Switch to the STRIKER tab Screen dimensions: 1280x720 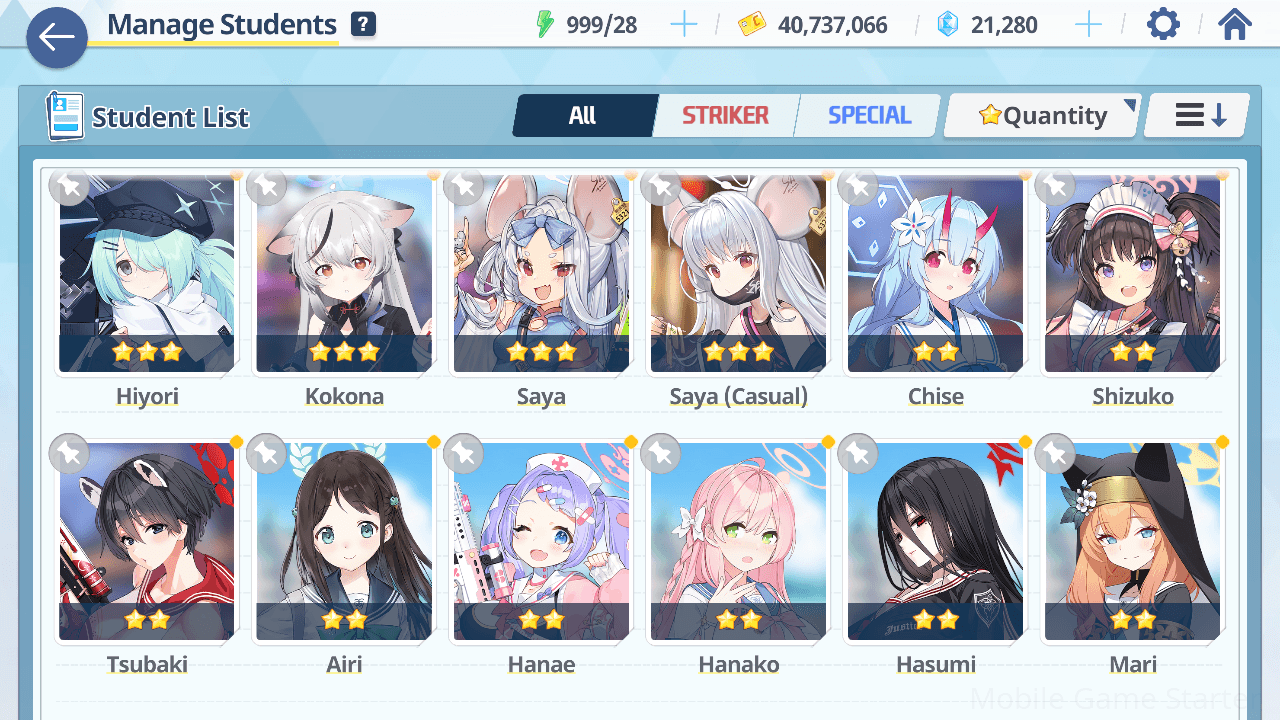tap(725, 116)
